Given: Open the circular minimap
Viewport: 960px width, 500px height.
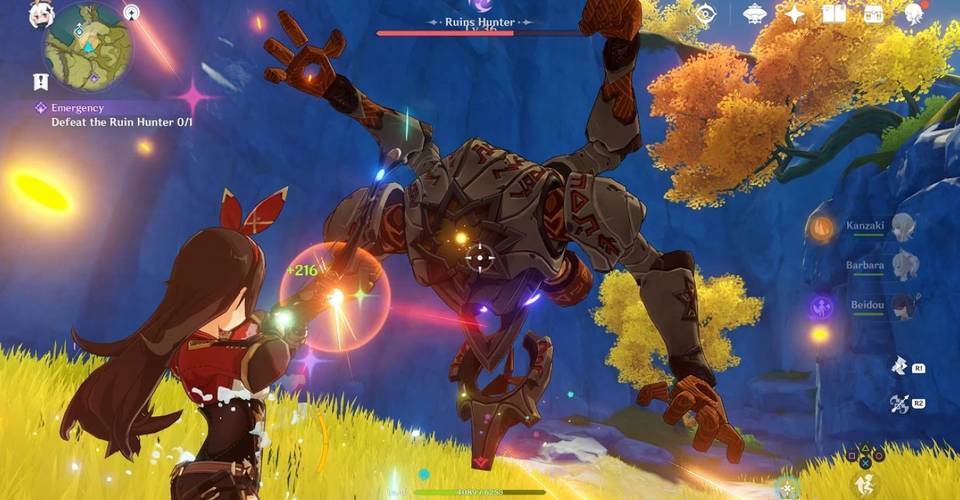Looking at the screenshot, I should pos(87,47).
